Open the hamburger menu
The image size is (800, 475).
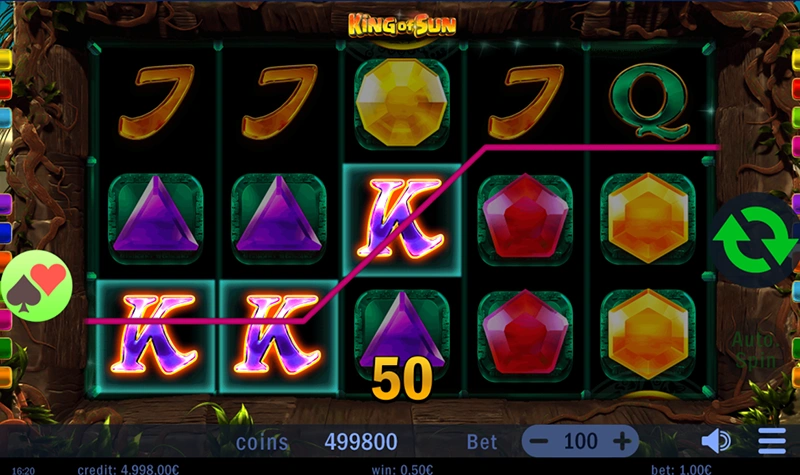[x=771, y=441]
